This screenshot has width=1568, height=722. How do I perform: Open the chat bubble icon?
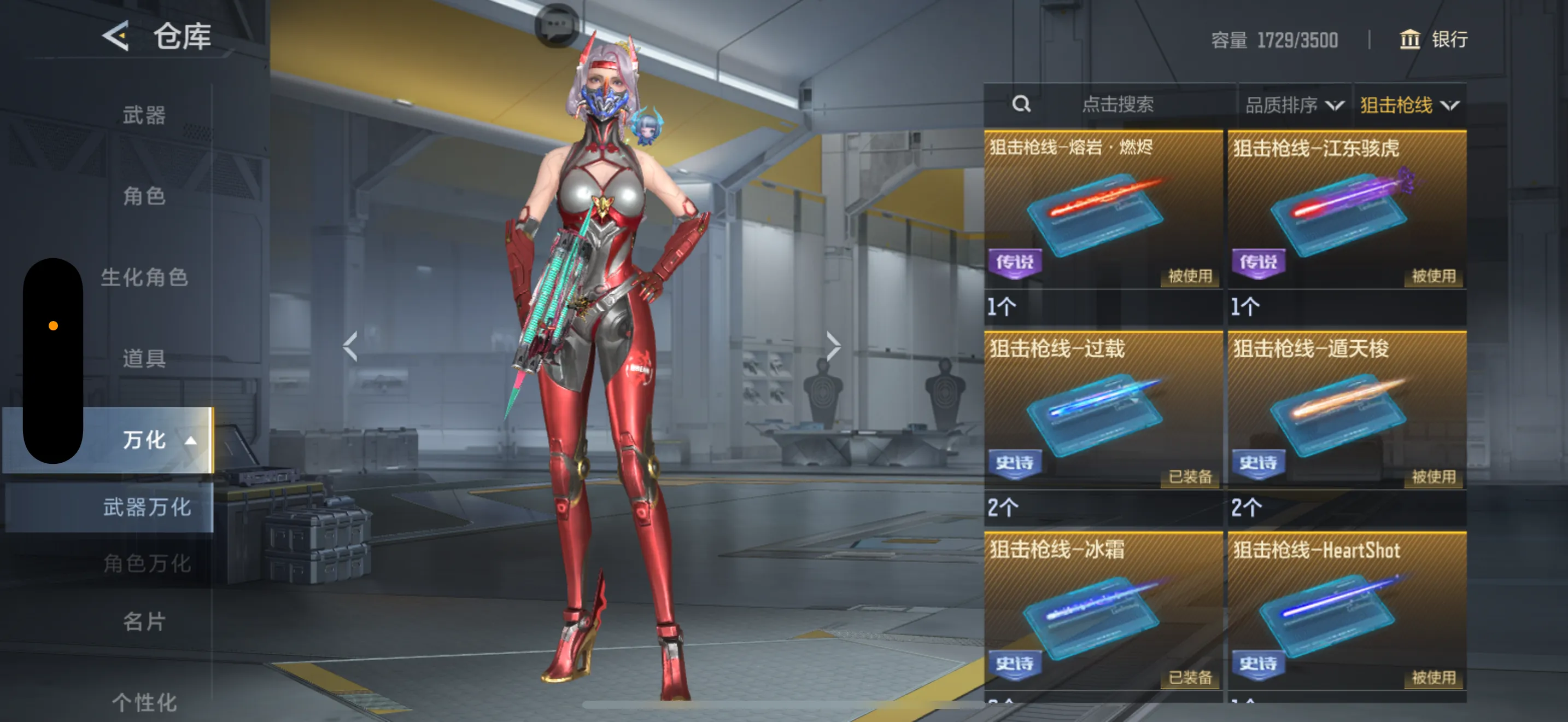pos(557,26)
